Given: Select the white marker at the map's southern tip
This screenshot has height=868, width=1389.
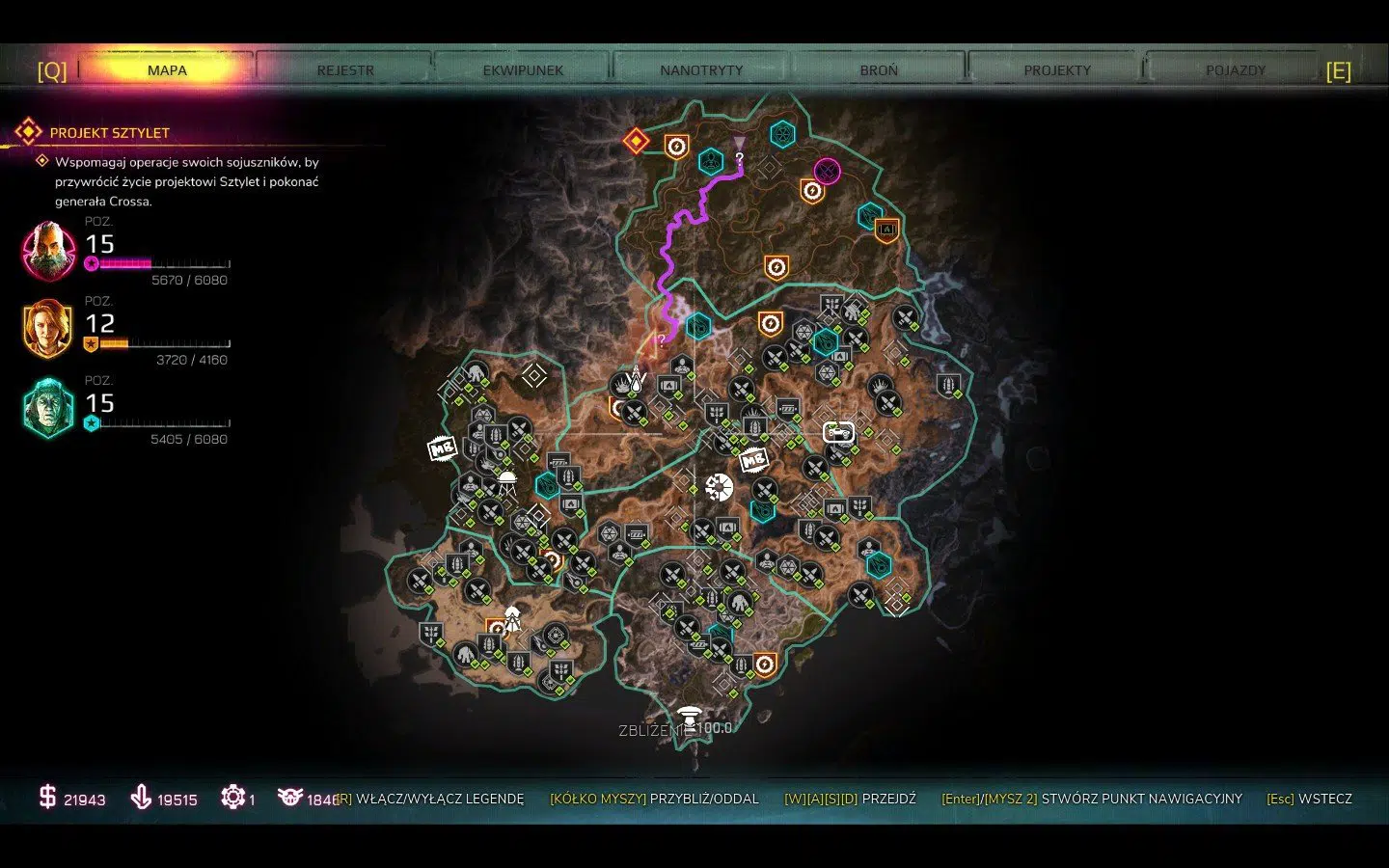Looking at the screenshot, I should [688, 716].
